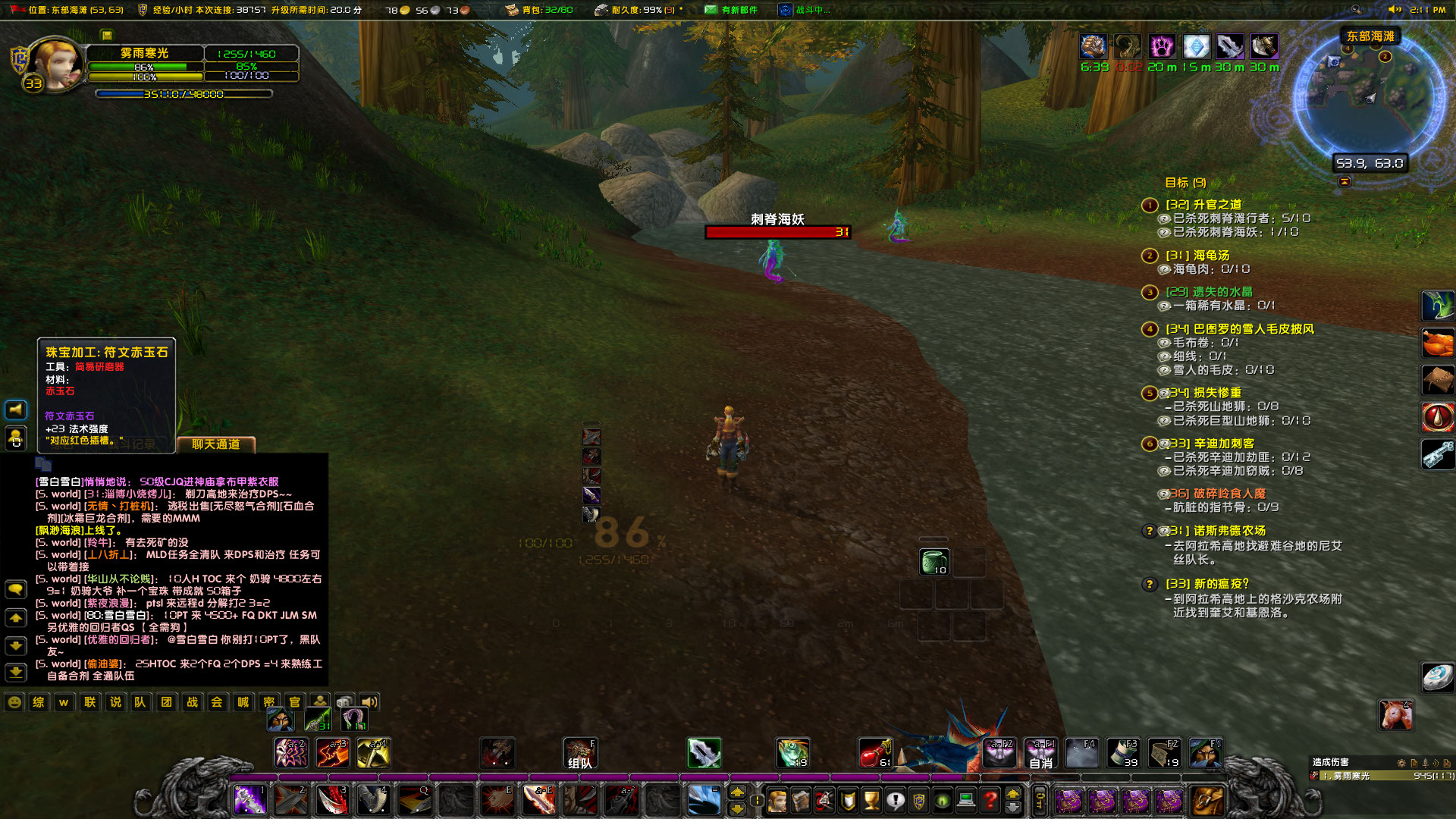1456x819 pixels.
Task: Open the quest log exclamation-bubble icon
Action: tap(896, 799)
